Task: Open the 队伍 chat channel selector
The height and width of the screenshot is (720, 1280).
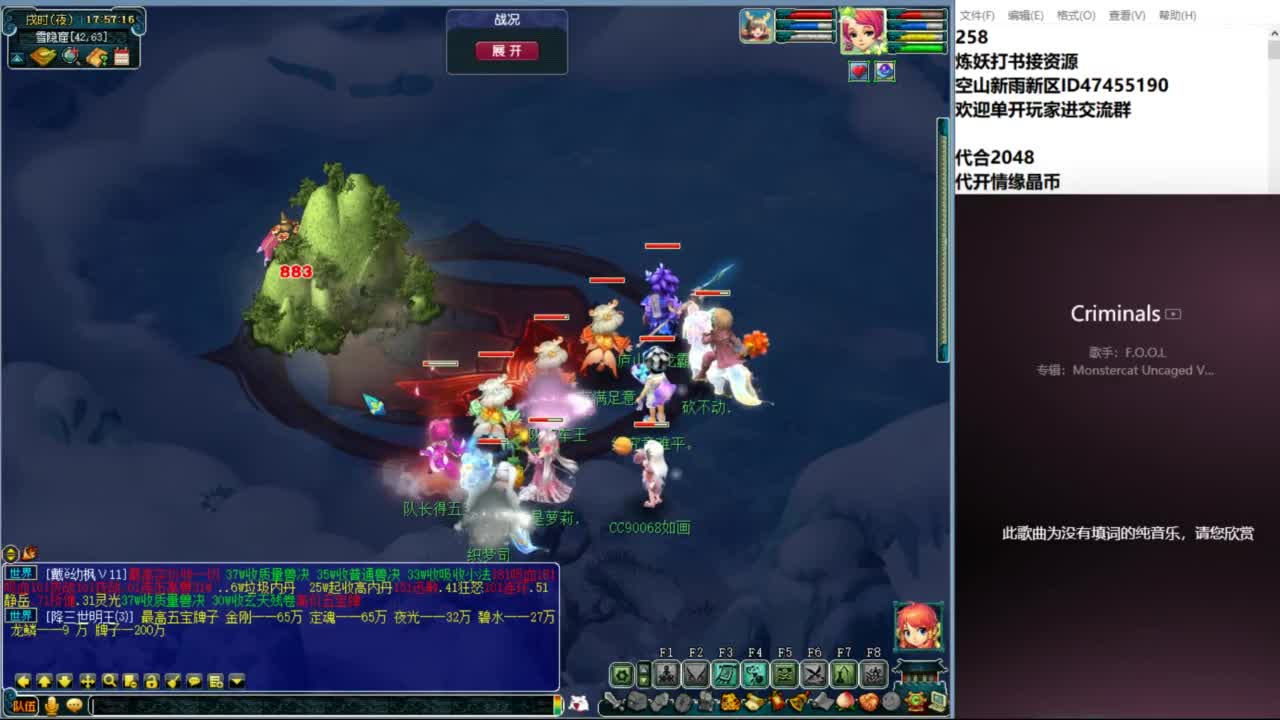Action: (x=24, y=705)
